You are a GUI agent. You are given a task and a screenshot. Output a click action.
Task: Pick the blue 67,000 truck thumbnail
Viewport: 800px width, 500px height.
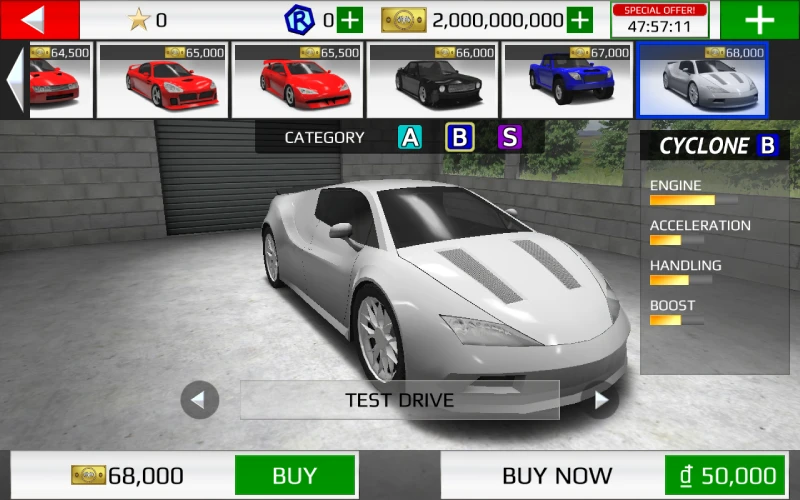pyautogui.click(x=568, y=79)
